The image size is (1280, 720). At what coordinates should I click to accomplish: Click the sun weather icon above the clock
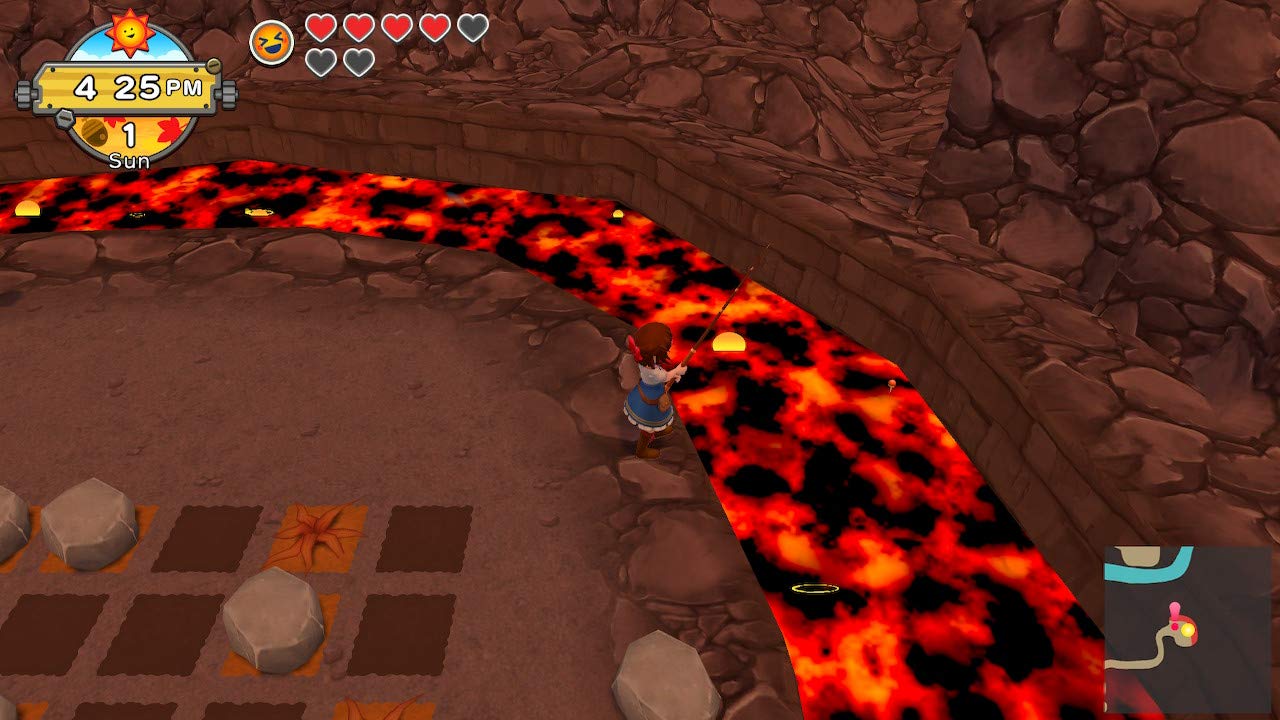[131, 34]
